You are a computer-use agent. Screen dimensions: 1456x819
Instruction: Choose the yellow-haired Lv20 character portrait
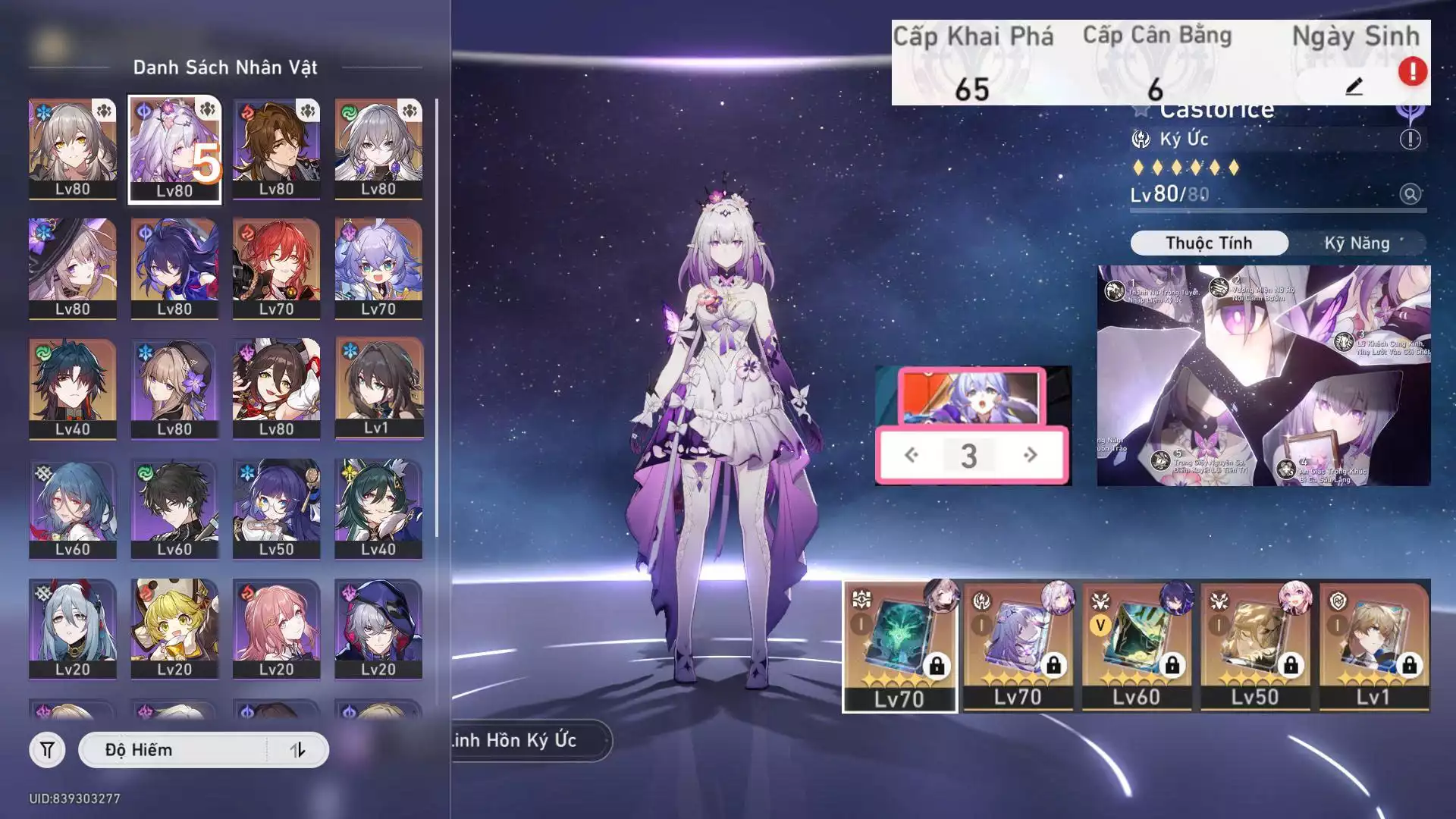tap(174, 629)
